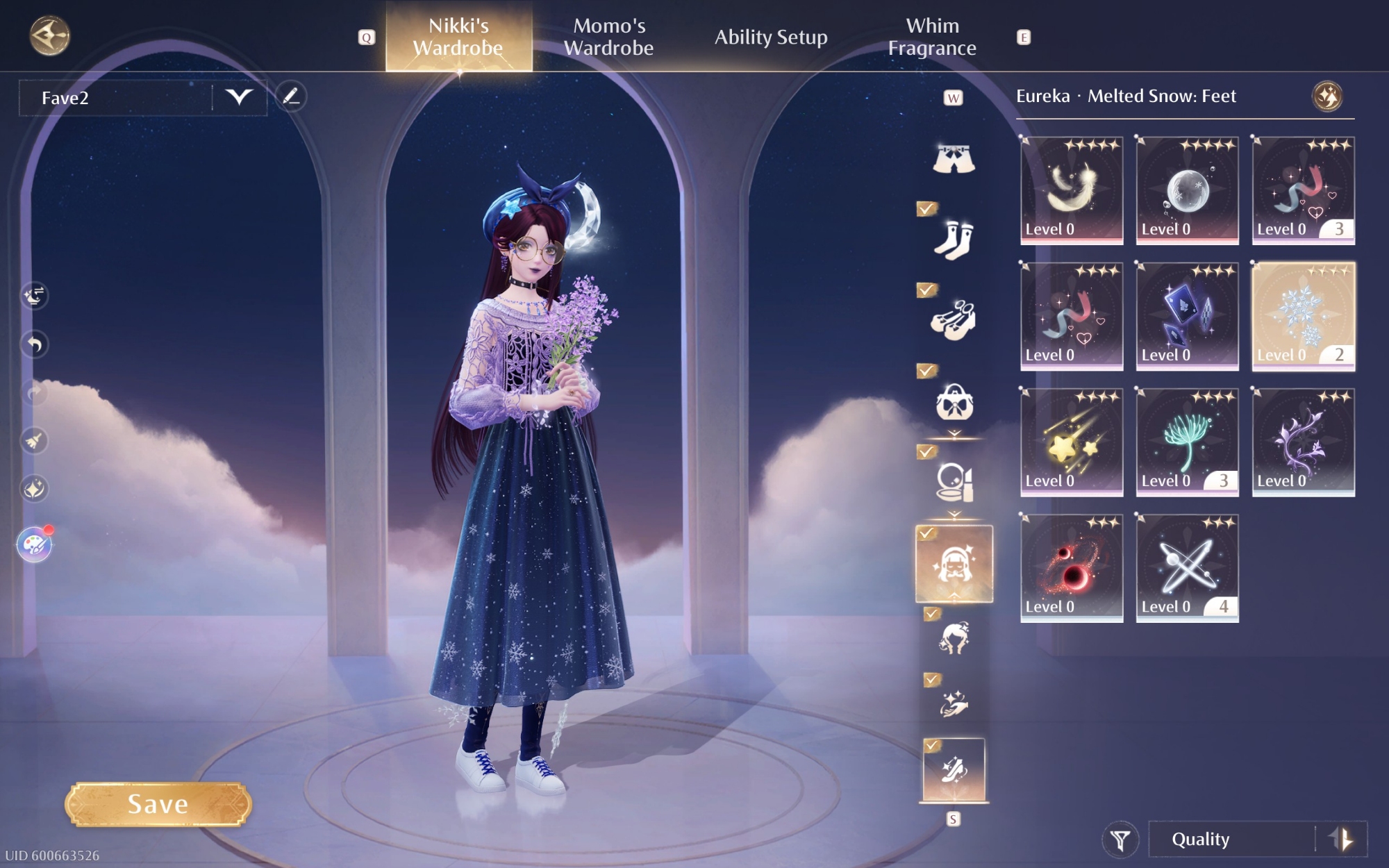The width and height of the screenshot is (1389, 868).
Task: Pick the golden shooting star Eureka
Action: [1071, 442]
